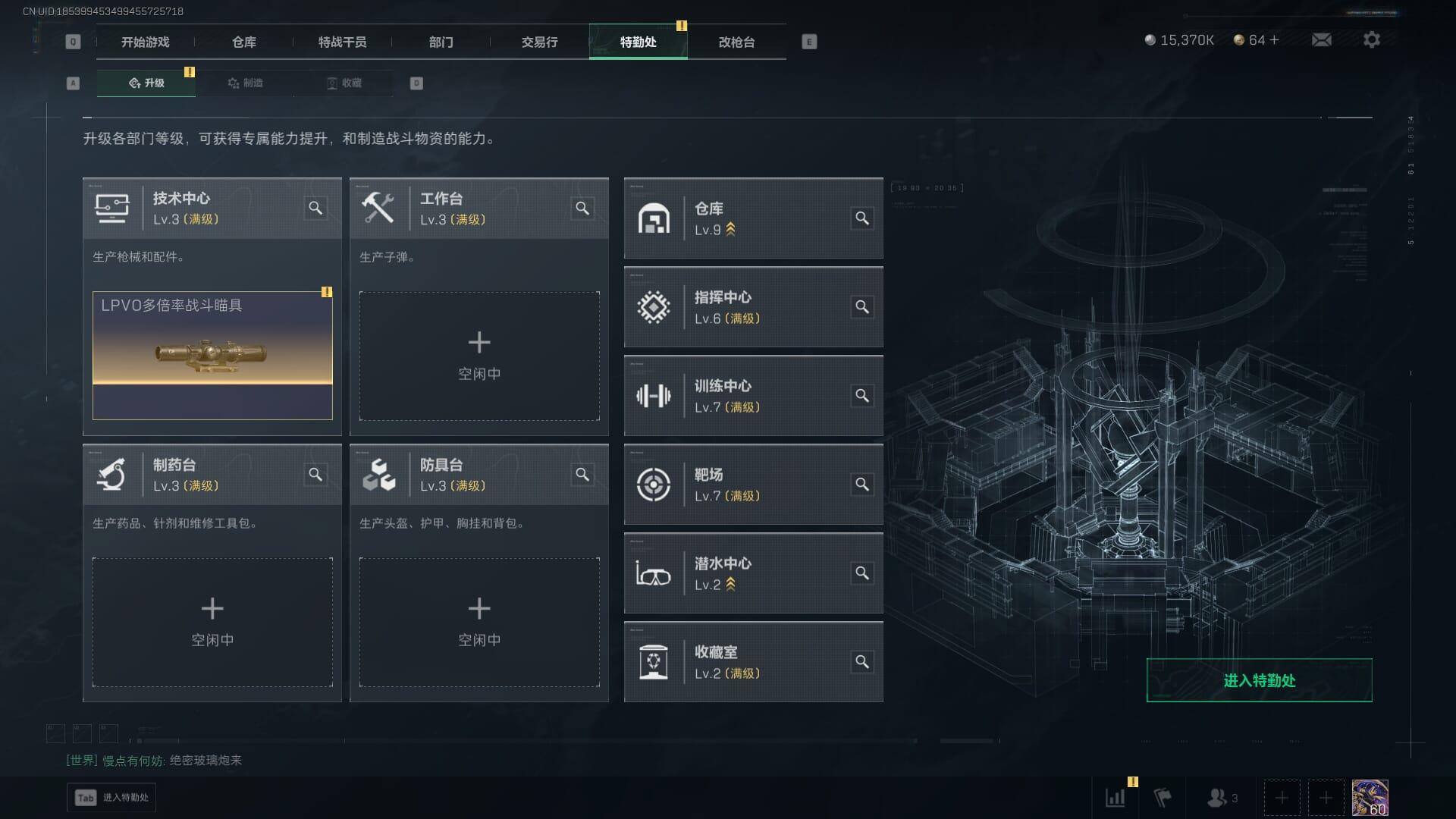Switch to the 制造 sub-tab
The width and height of the screenshot is (1456, 819).
245,83
